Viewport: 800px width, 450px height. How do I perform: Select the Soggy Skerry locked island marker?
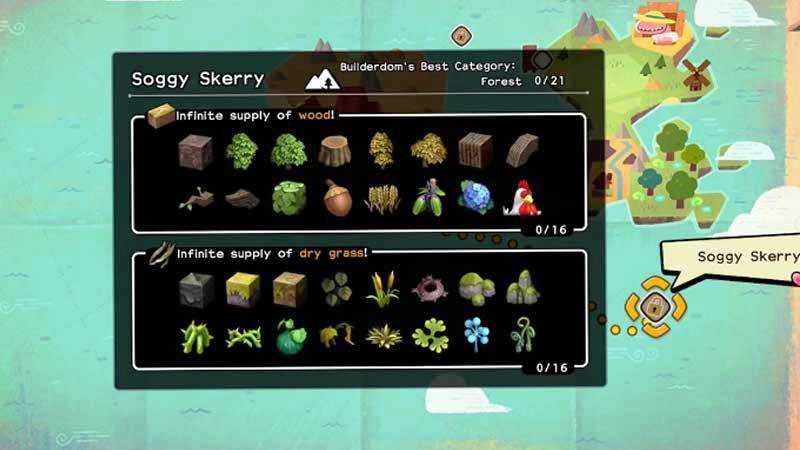click(652, 306)
